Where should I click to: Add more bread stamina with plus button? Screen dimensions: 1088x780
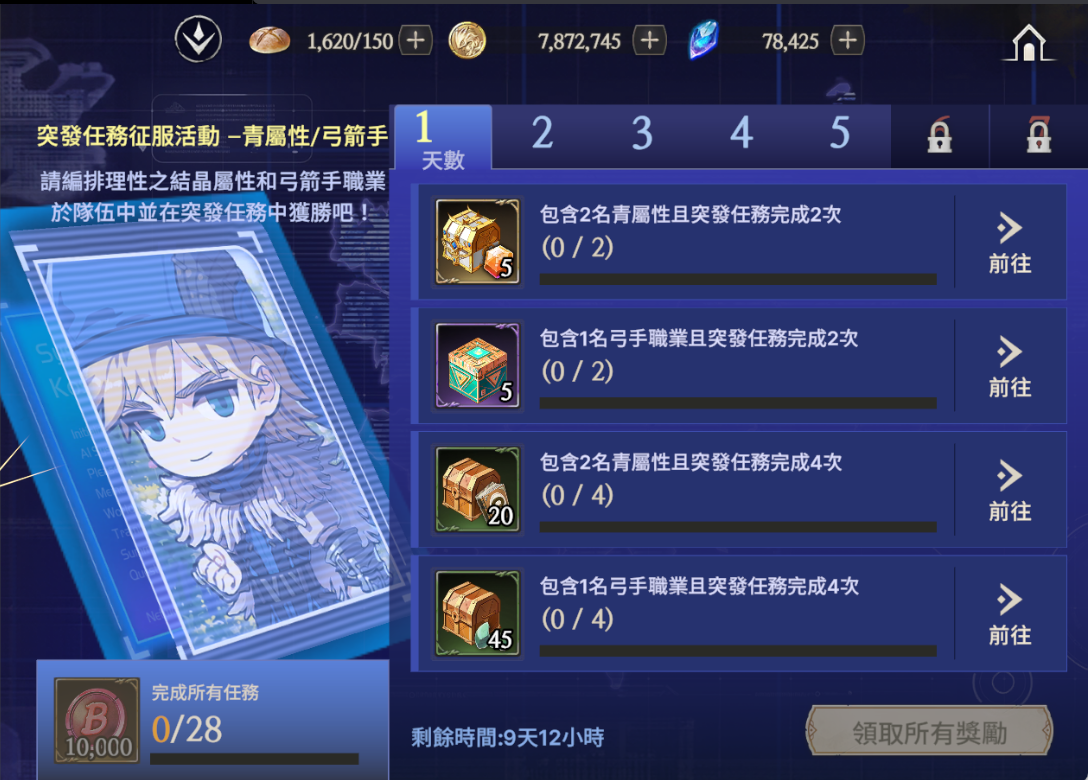click(415, 41)
